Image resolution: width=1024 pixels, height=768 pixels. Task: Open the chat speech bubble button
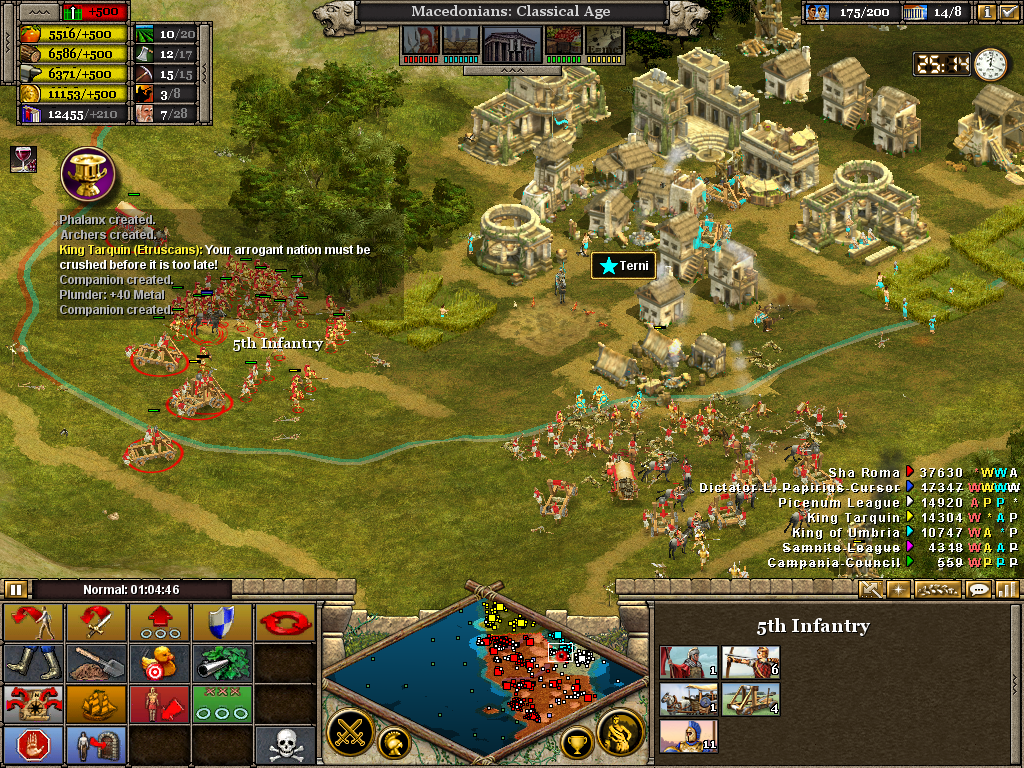tap(979, 589)
